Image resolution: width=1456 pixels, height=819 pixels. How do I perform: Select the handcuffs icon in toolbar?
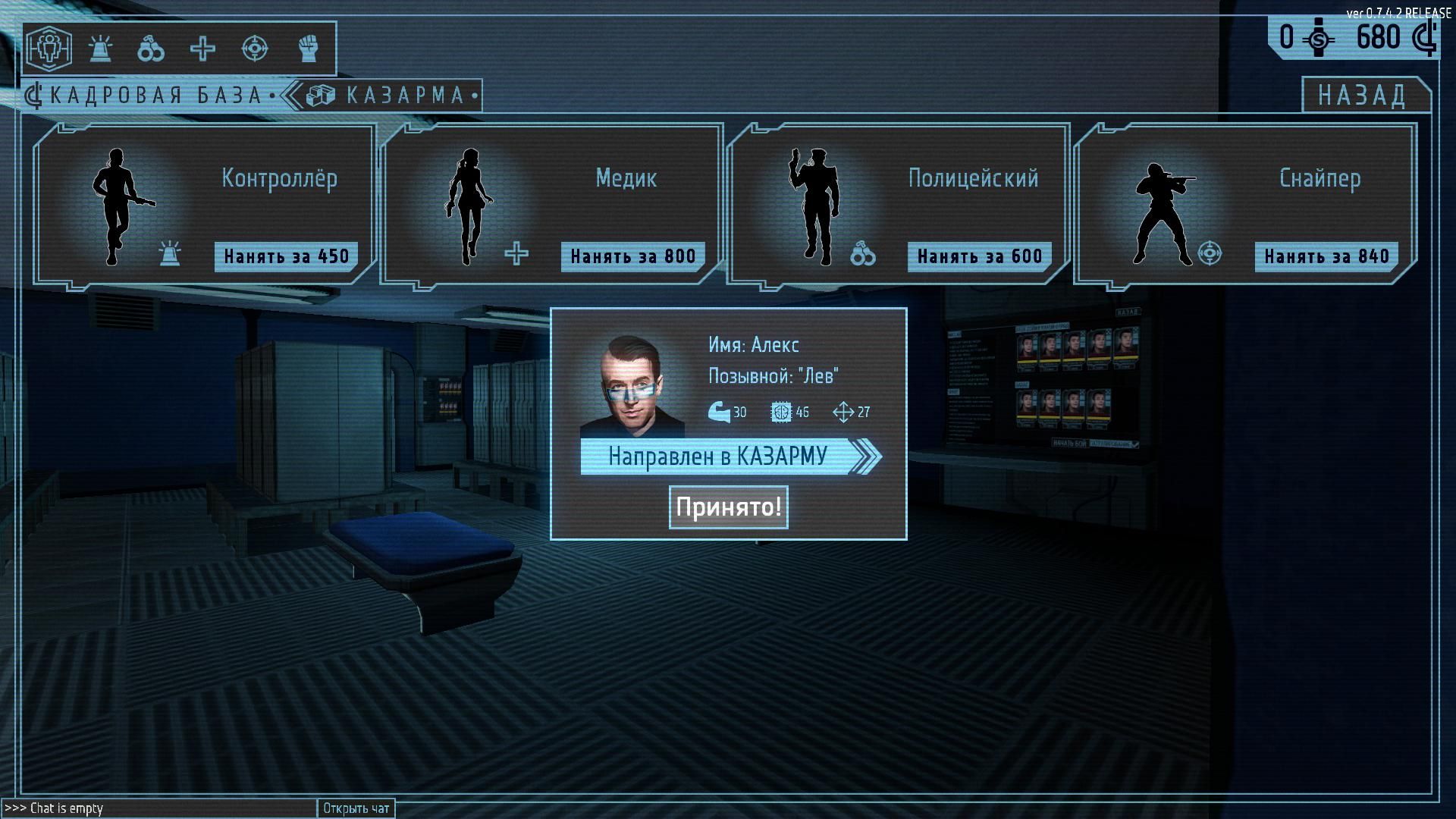tap(151, 49)
